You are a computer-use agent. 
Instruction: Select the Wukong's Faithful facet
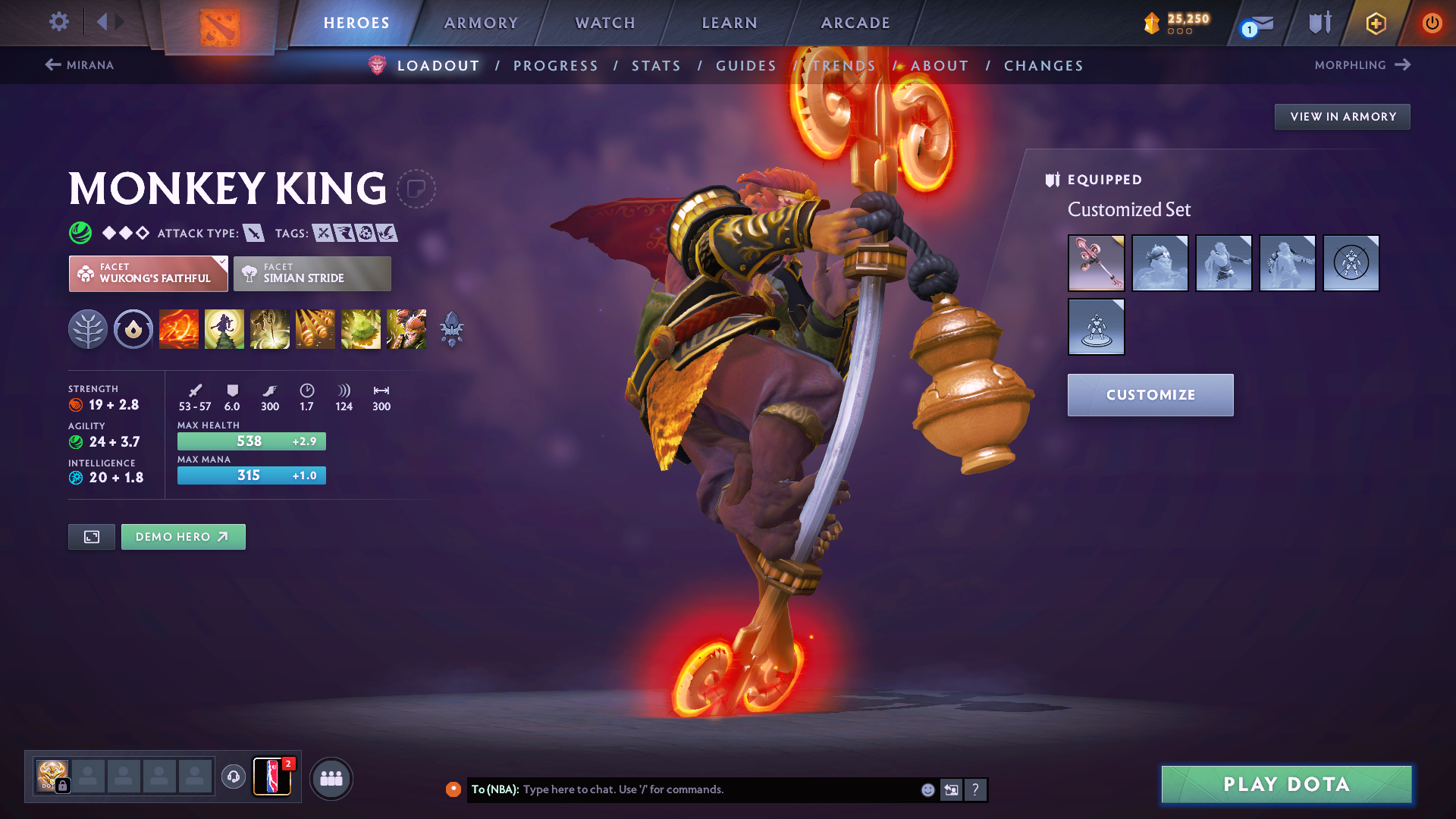coord(149,274)
